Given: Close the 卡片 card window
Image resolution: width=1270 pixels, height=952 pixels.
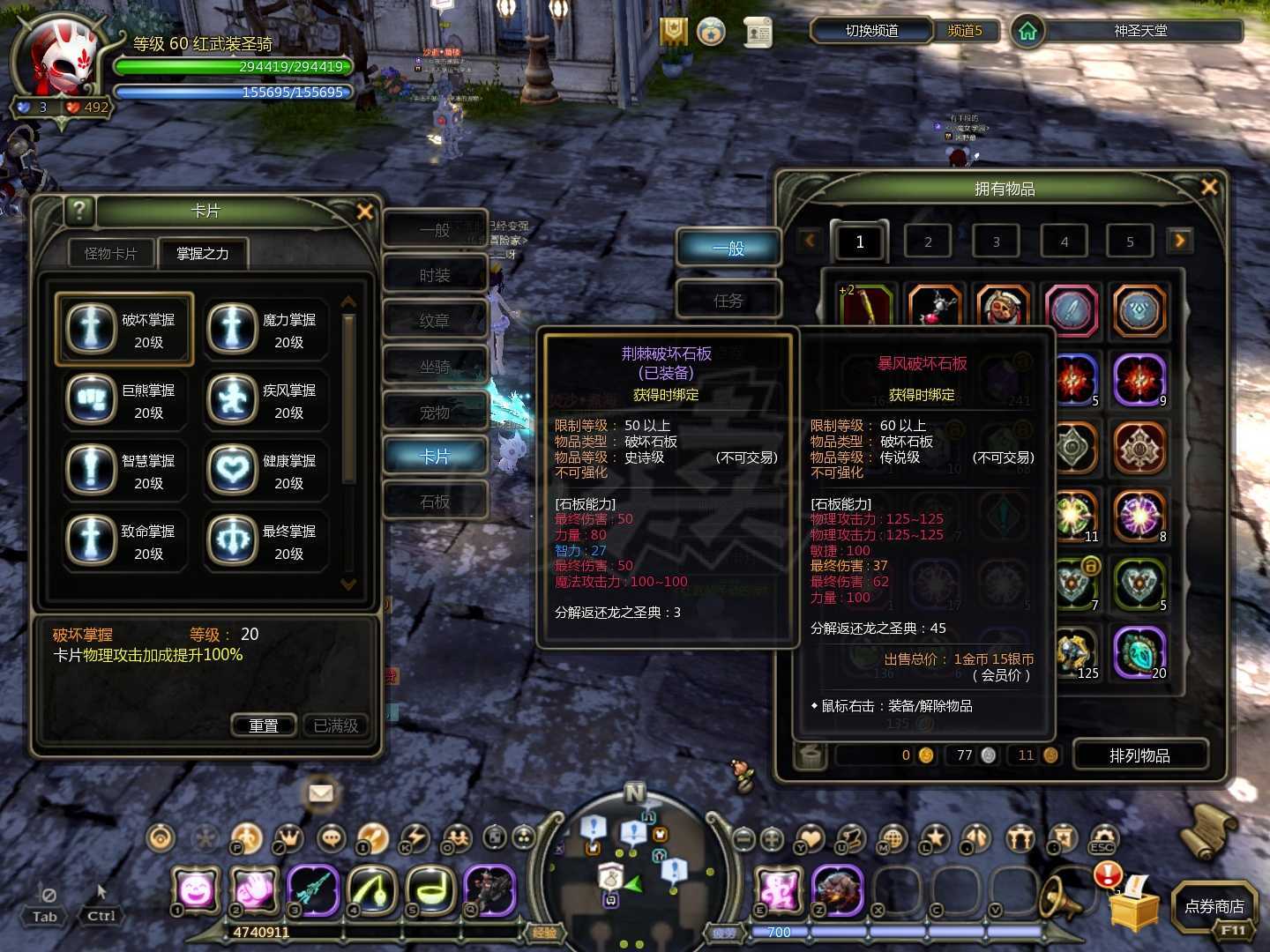Looking at the screenshot, I should click(x=364, y=212).
